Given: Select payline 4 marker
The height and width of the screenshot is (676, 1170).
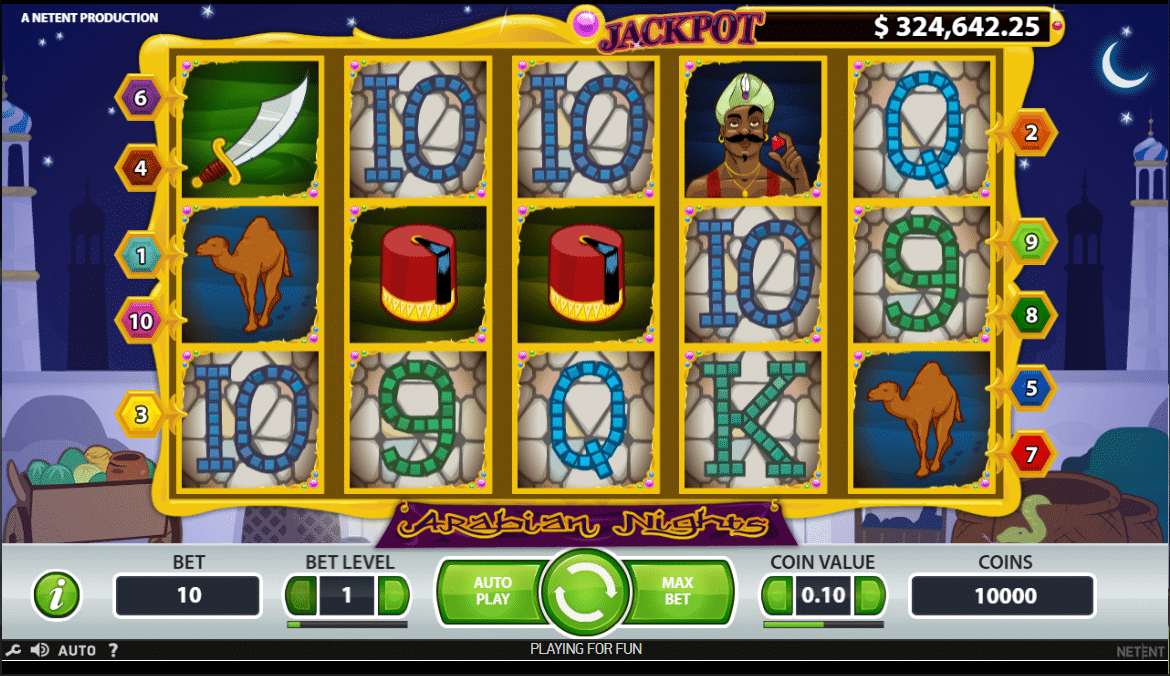Looking at the screenshot, I should click(x=140, y=168).
